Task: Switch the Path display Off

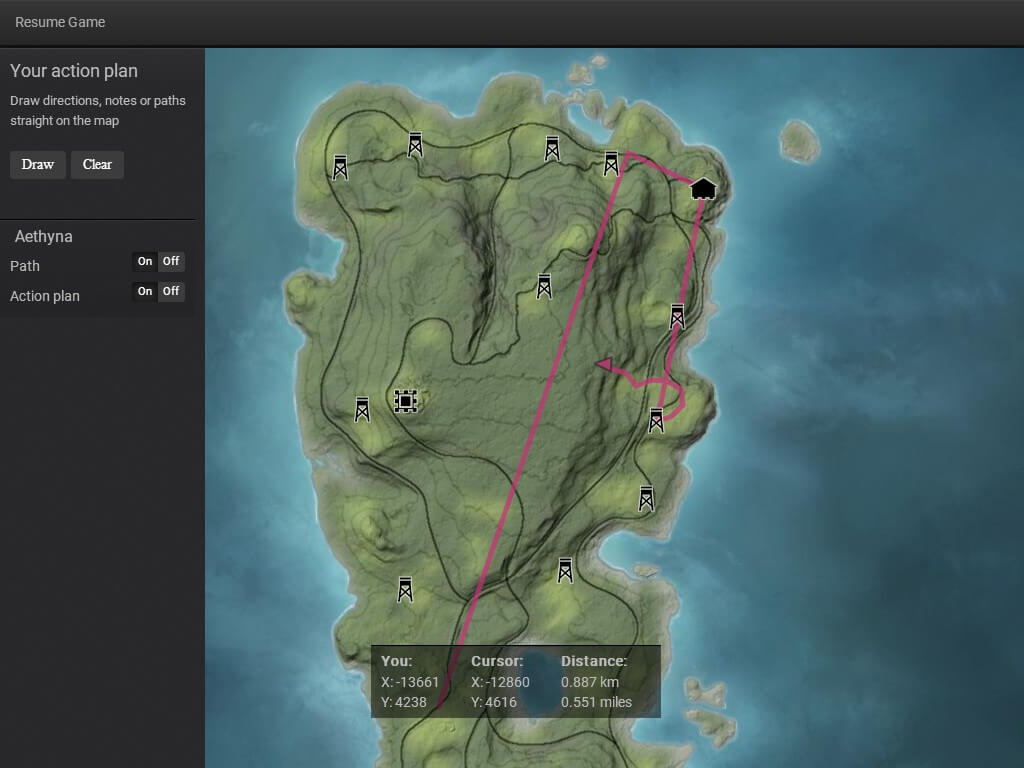Action: (x=171, y=262)
